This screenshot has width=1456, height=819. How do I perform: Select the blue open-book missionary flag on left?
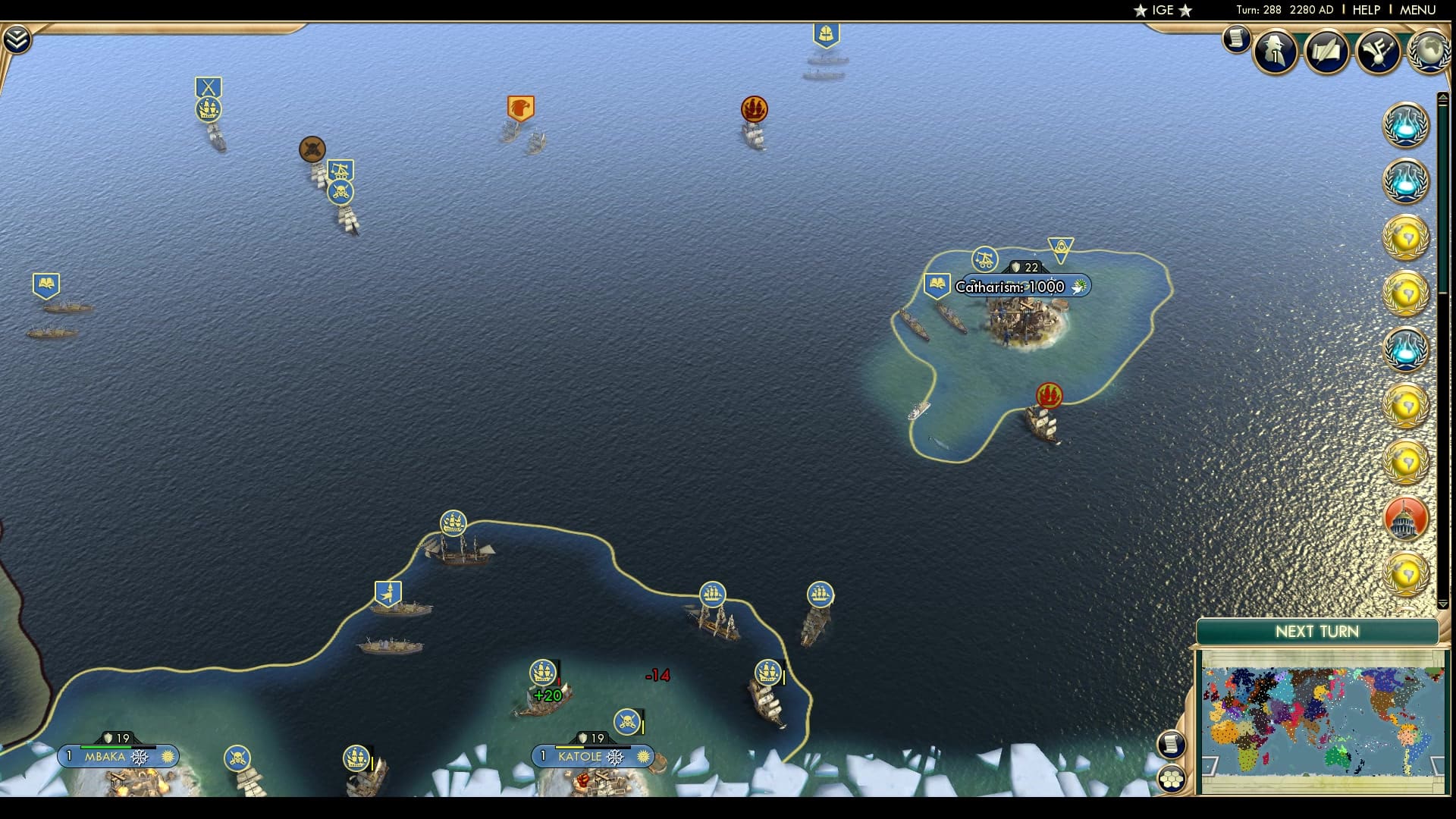click(x=45, y=284)
